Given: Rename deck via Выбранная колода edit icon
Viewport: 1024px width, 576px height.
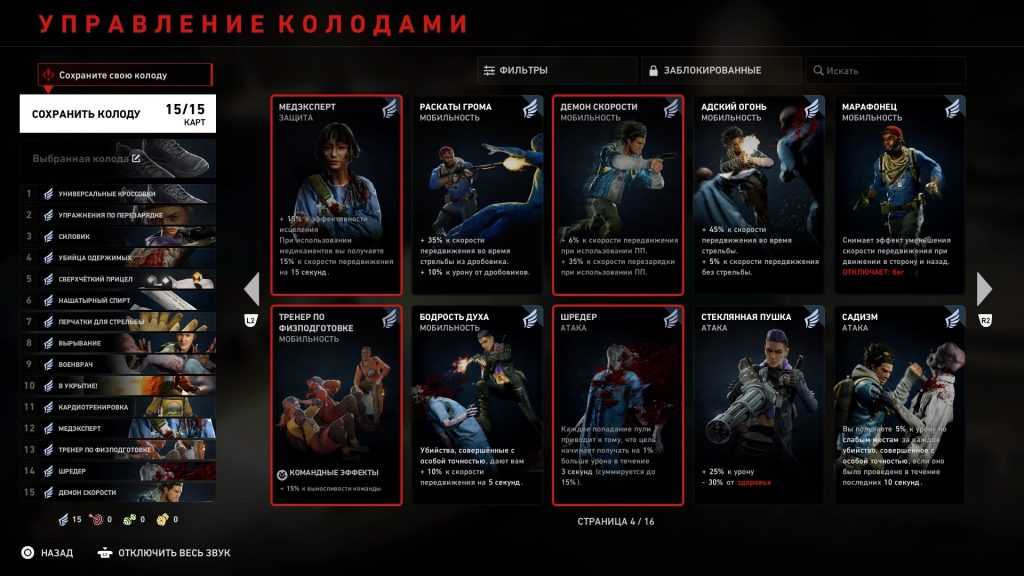Looking at the screenshot, I should pyautogui.click(x=136, y=158).
